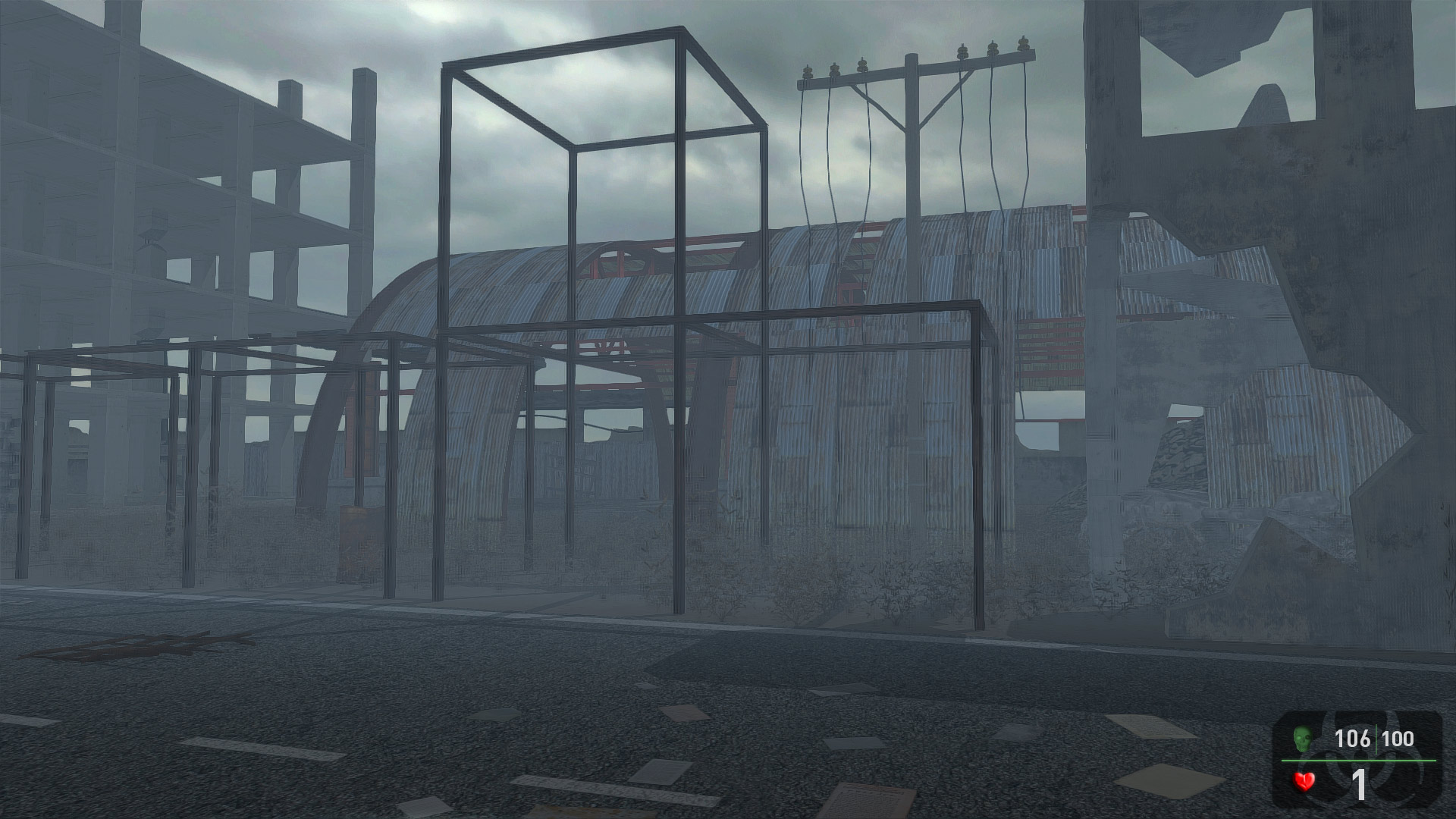Click the score value 106
Image resolution: width=1456 pixels, height=819 pixels.
click(1354, 737)
